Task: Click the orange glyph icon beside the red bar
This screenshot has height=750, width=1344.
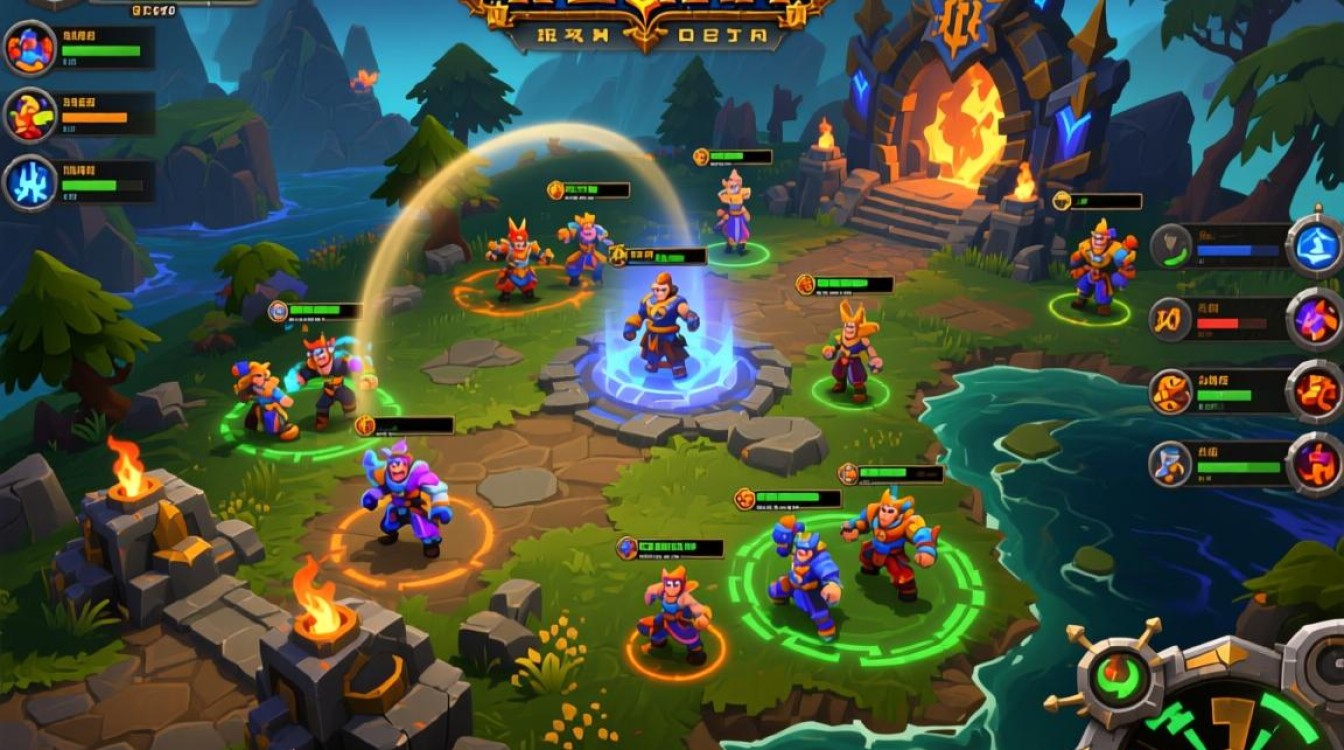Action: click(1168, 319)
